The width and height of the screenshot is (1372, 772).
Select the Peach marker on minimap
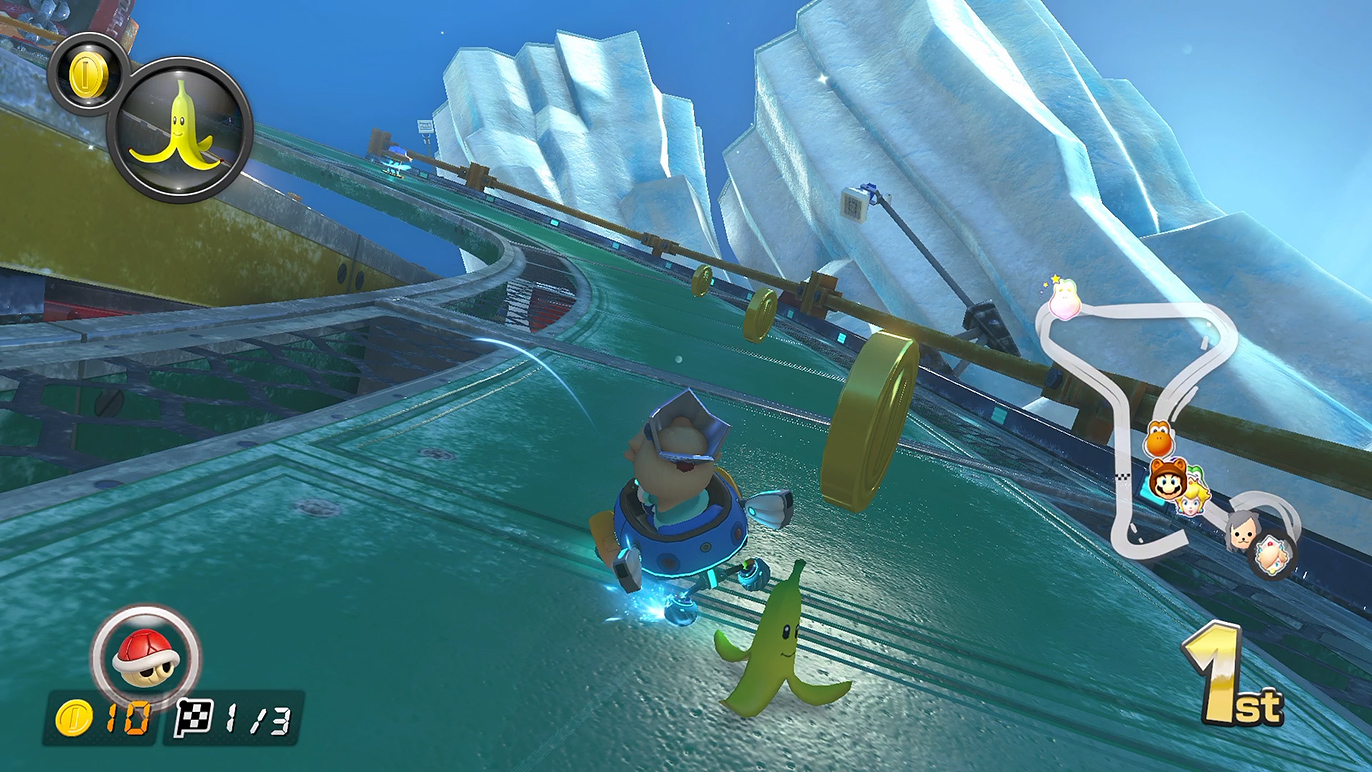point(1195,498)
